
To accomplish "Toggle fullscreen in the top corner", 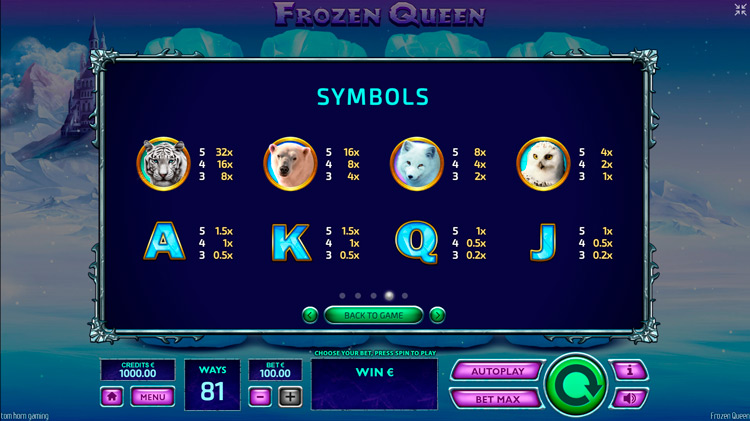I will coord(740,9).
